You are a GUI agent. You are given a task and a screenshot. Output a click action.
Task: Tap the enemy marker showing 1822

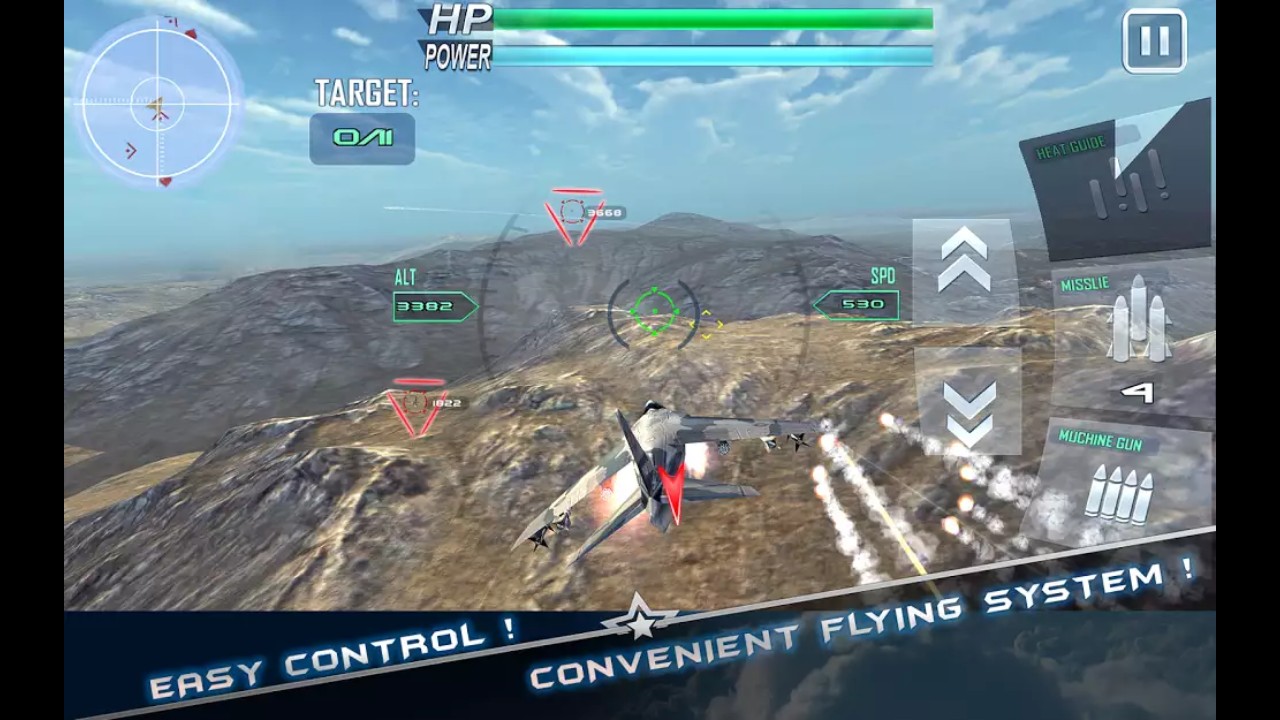(x=415, y=405)
